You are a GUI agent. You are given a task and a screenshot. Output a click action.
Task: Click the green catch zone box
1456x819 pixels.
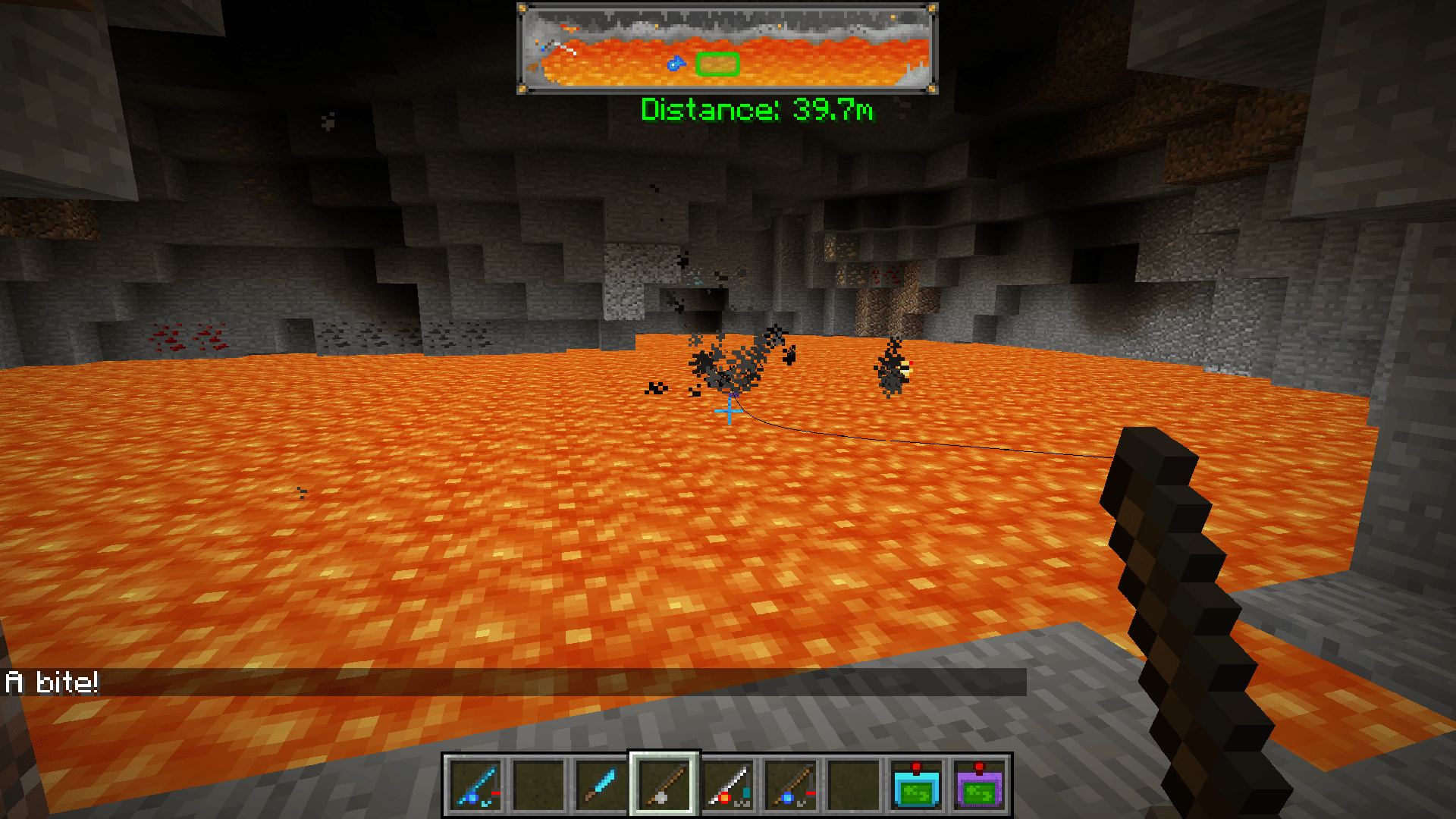(x=717, y=64)
